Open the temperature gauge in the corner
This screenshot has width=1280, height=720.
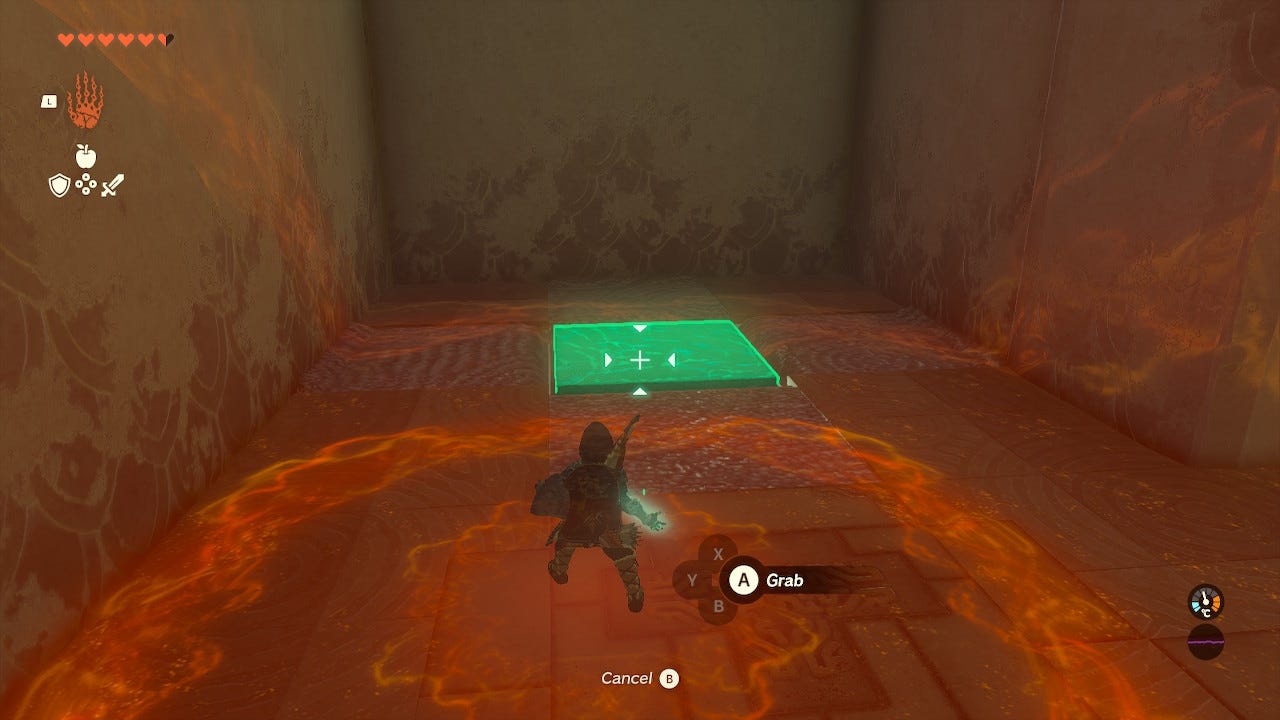click(x=1204, y=602)
